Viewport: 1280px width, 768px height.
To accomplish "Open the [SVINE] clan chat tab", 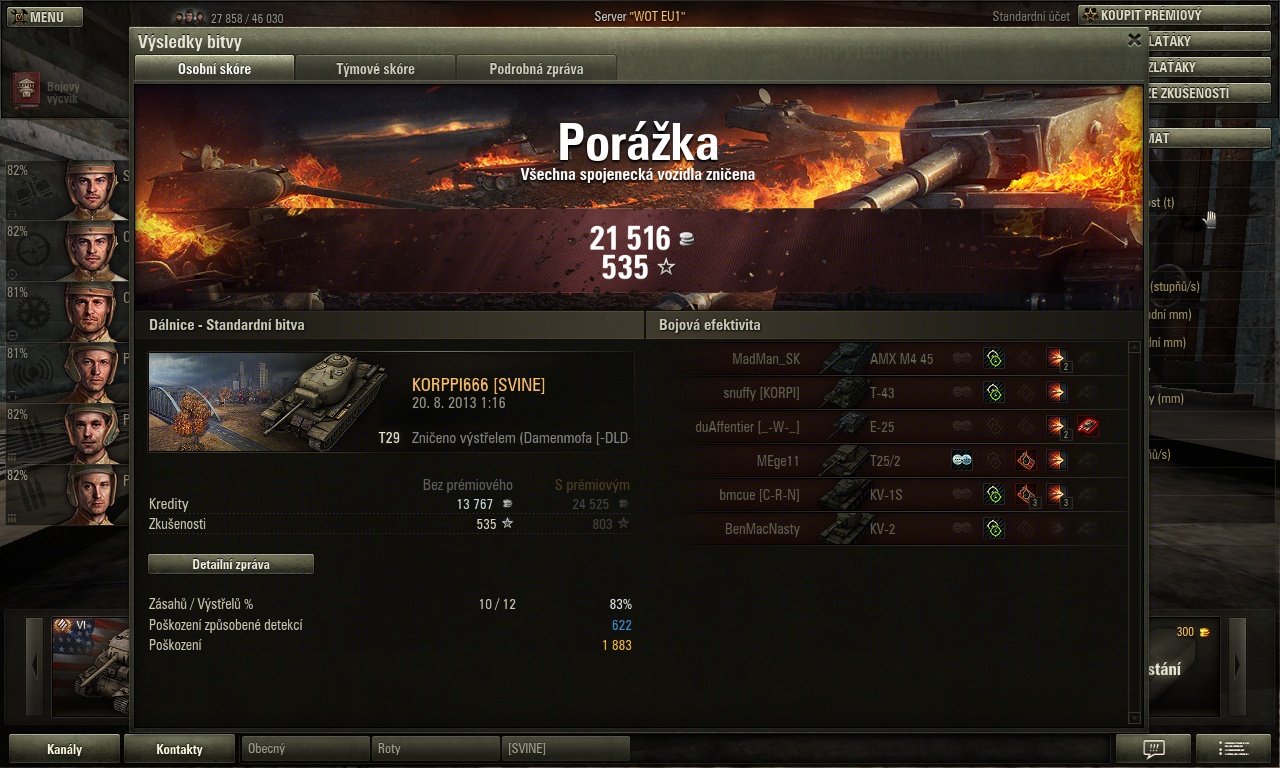I will (x=566, y=749).
